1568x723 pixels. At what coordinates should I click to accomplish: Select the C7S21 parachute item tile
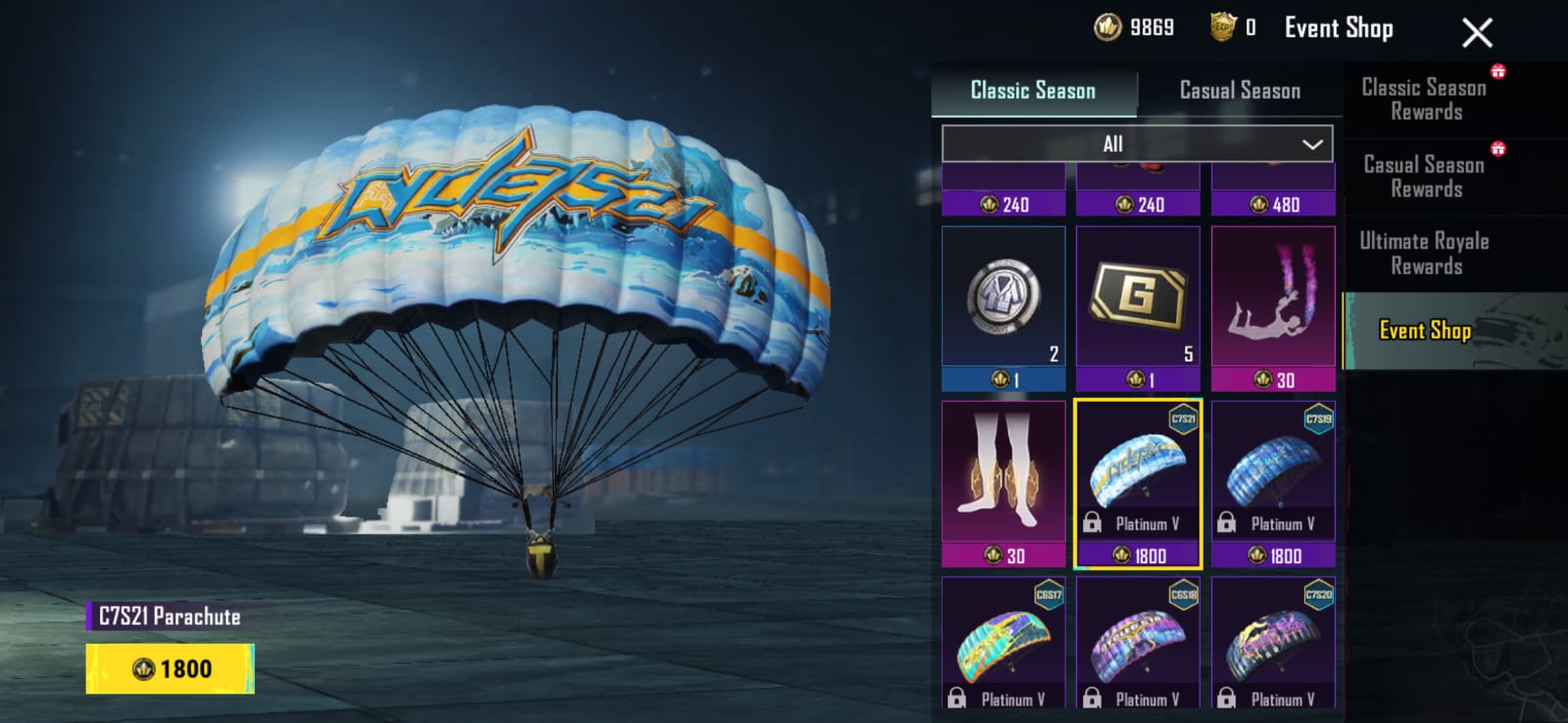pos(1138,483)
